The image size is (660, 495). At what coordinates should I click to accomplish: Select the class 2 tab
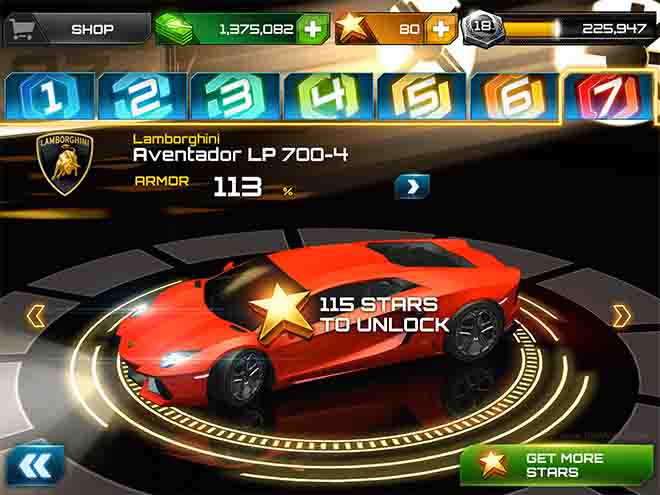[142, 96]
